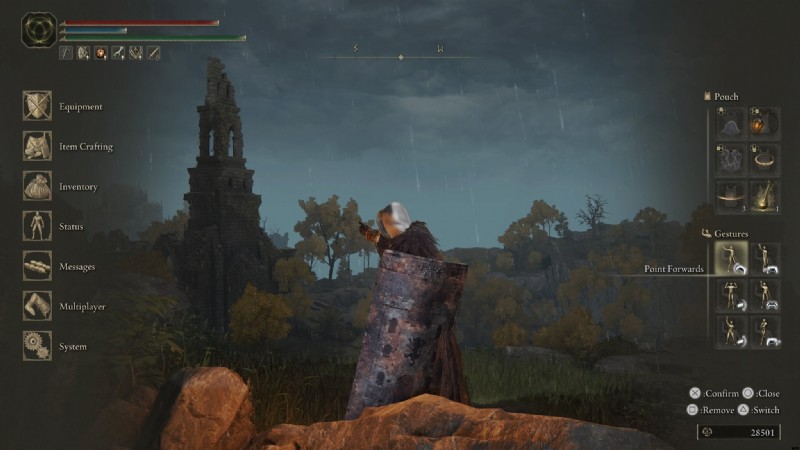This screenshot has height=450, width=800.
Task: Select the glowing golden staff pouch slot
Action: [x=765, y=195]
